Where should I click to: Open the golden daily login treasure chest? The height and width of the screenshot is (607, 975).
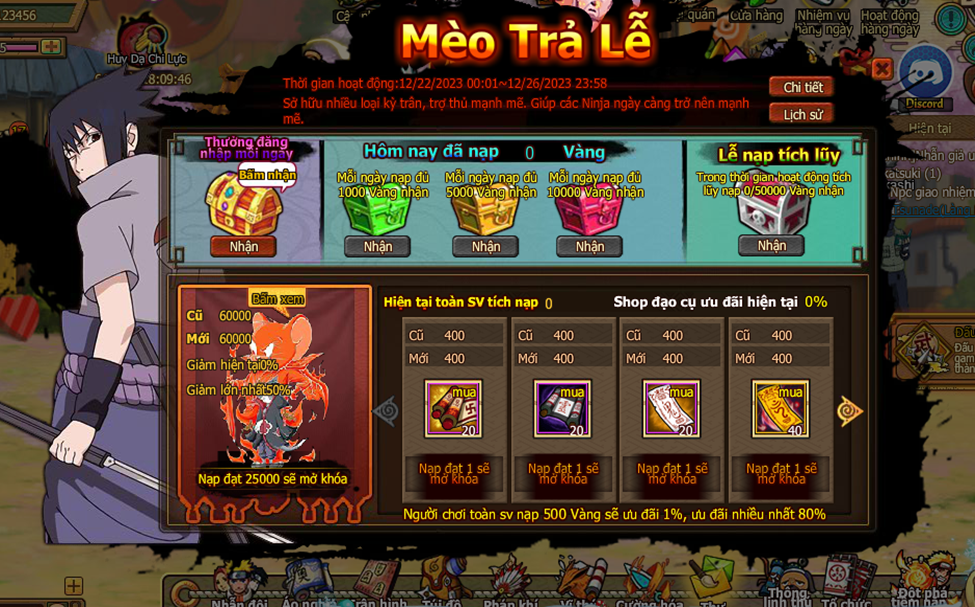tap(243, 205)
